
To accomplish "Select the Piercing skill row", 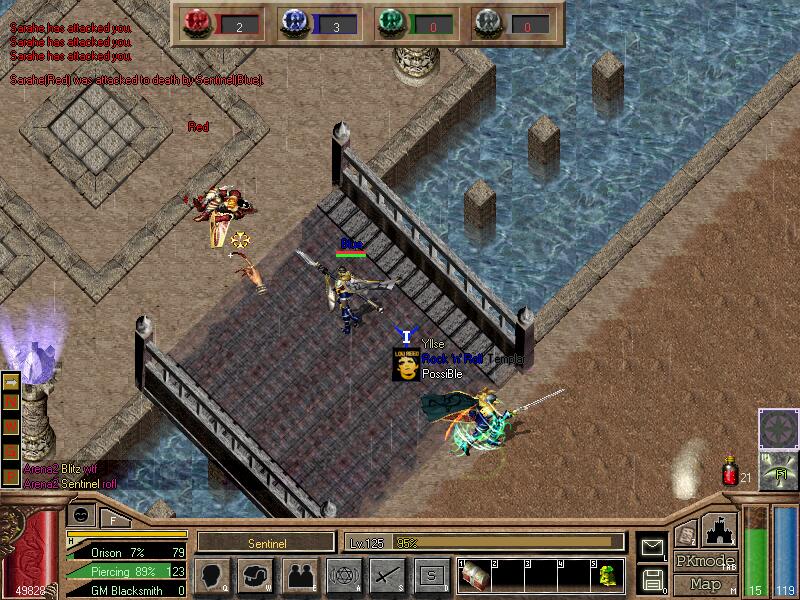I will tap(127, 571).
